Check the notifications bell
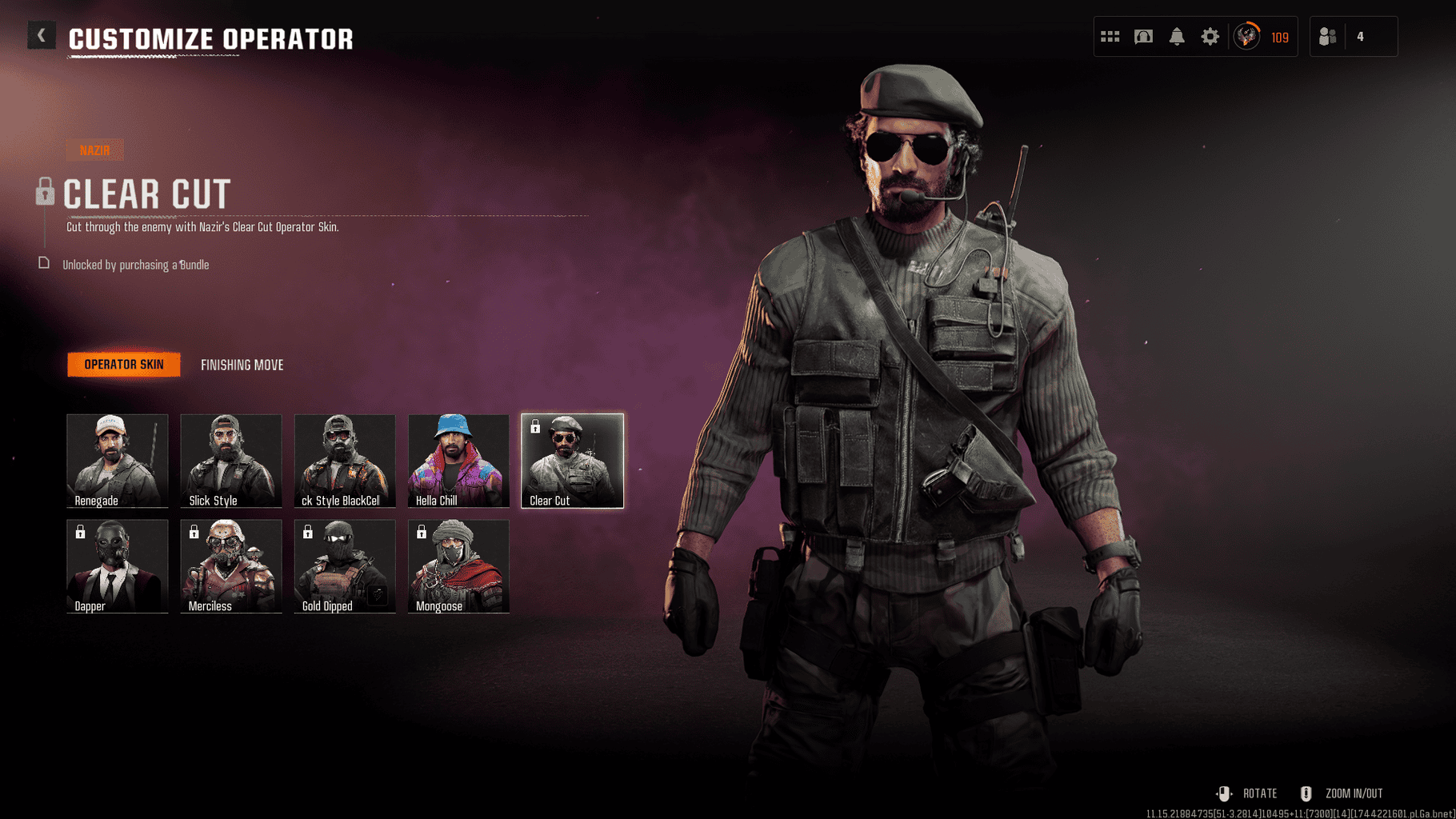Viewport: 1456px width, 819px height. (1176, 36)
